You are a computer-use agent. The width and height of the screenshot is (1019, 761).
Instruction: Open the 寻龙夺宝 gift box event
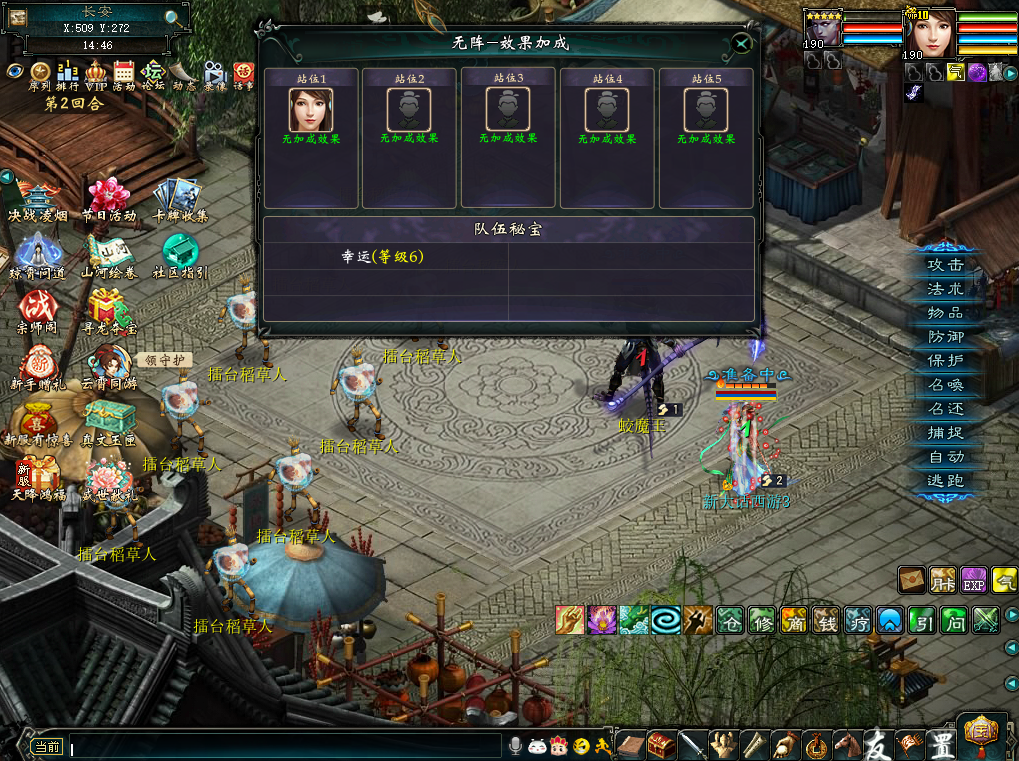[x=108, y=307]
